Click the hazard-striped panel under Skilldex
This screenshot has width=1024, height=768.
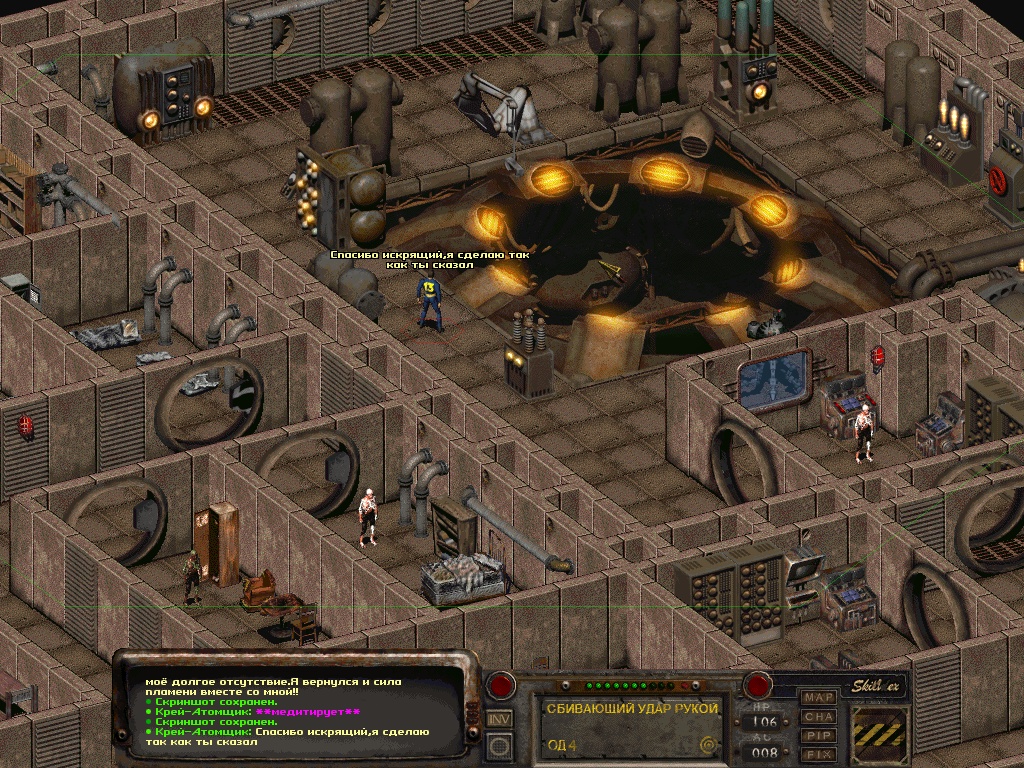click(879, 735)
